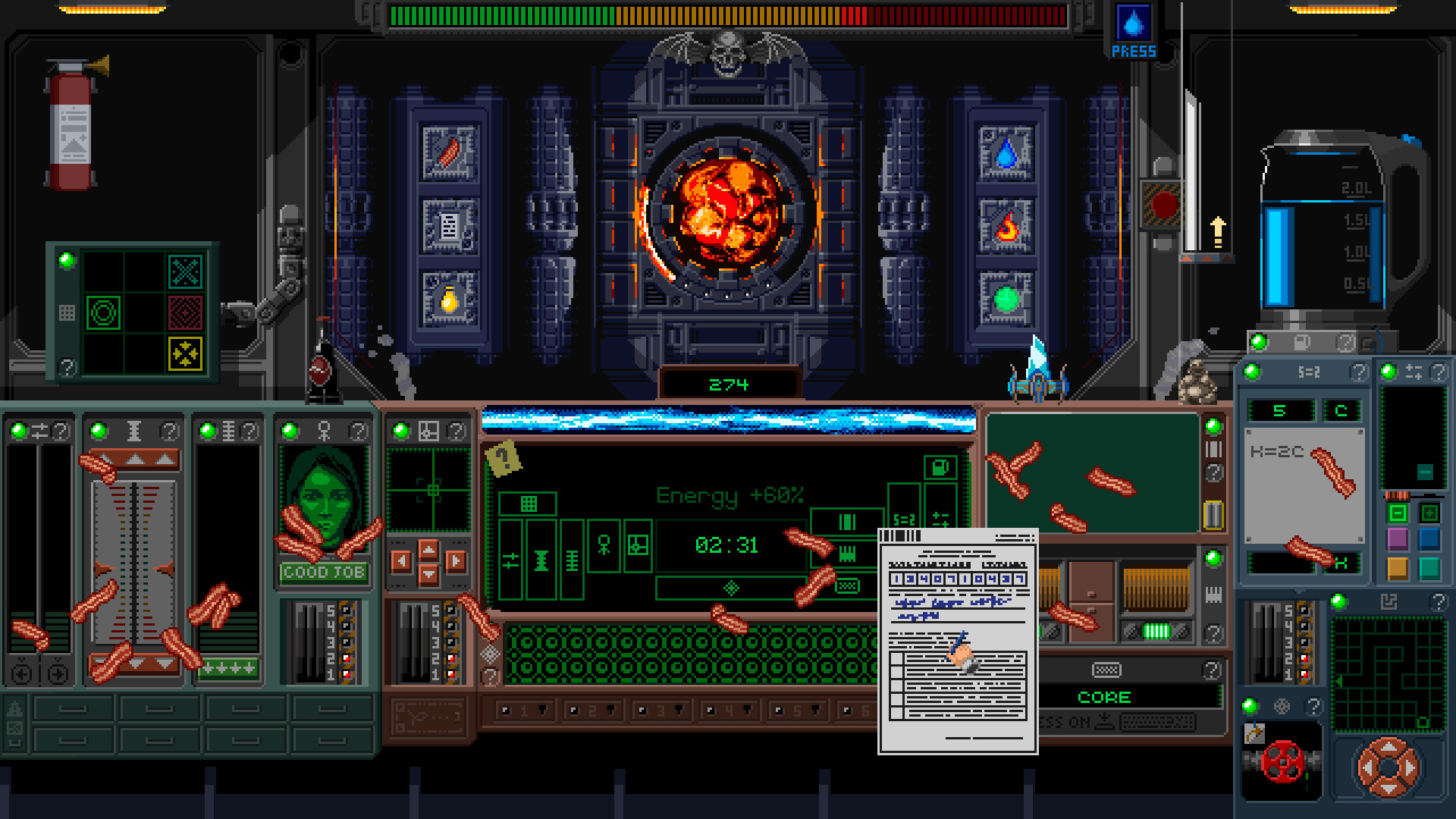Click the keyboard icon above the CORE display
1456x819 pixels.
tap(1107, 670)
